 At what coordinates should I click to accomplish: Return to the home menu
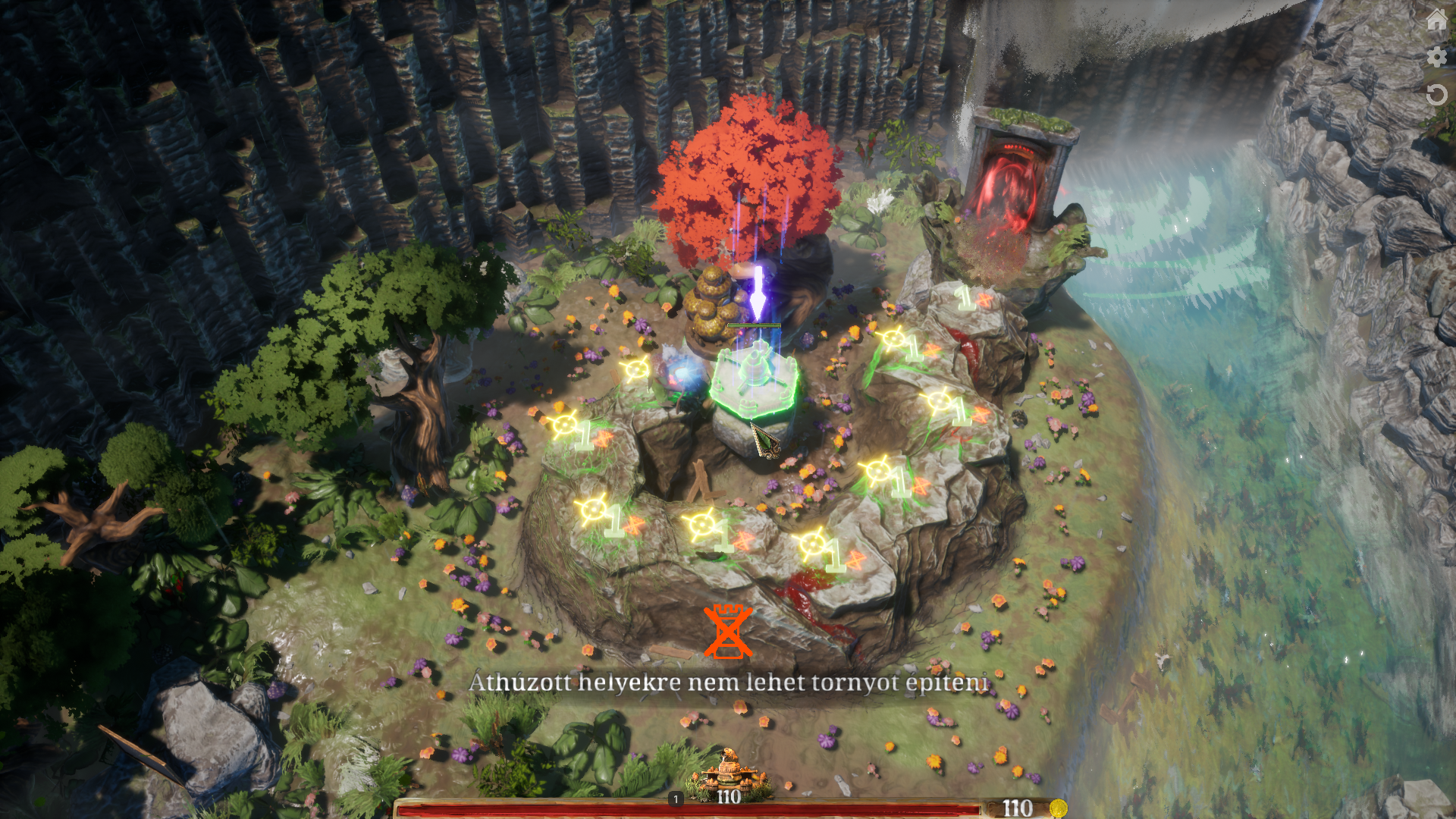(1436, 20)
